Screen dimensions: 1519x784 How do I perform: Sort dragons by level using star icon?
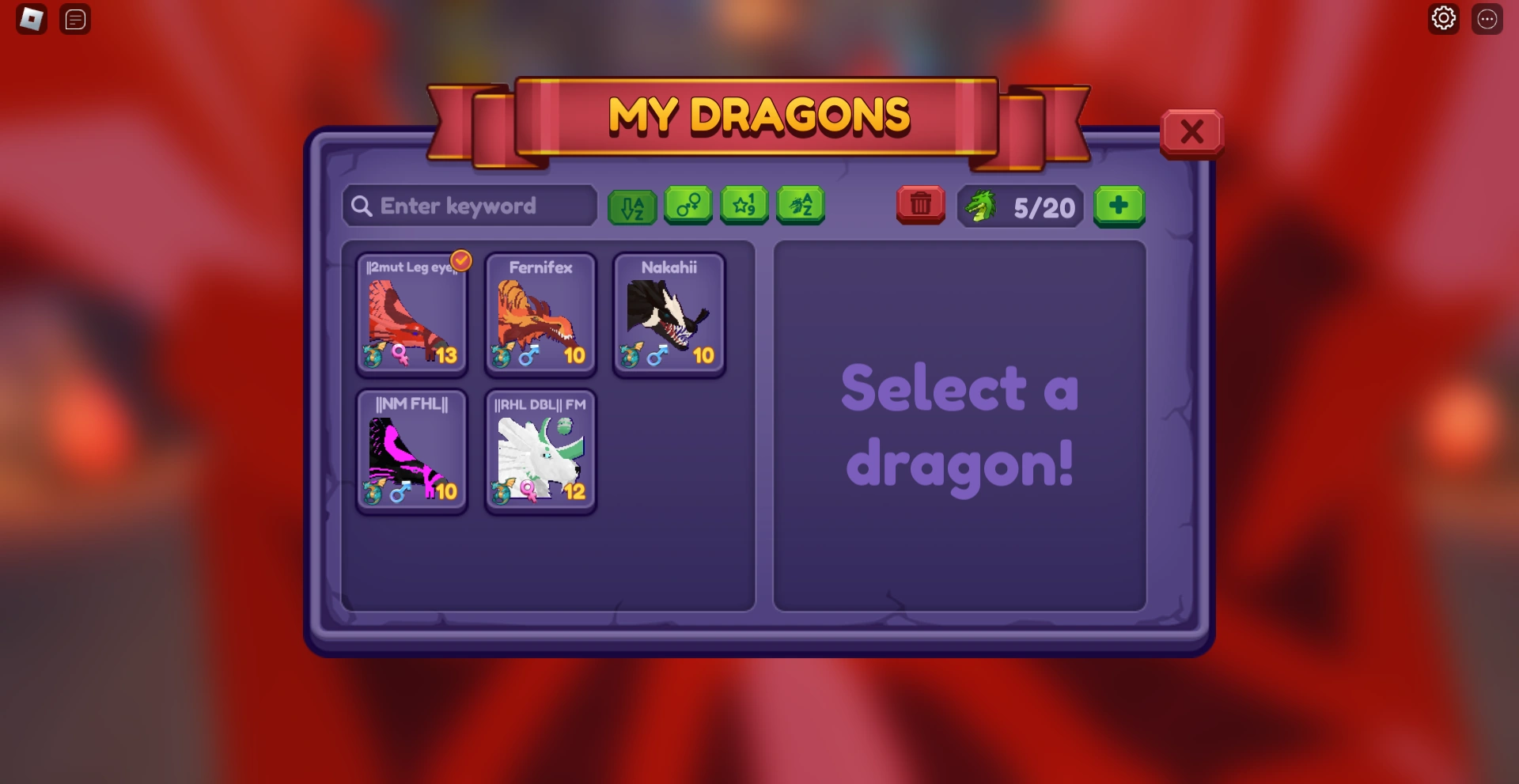click(x=744, y=206)
